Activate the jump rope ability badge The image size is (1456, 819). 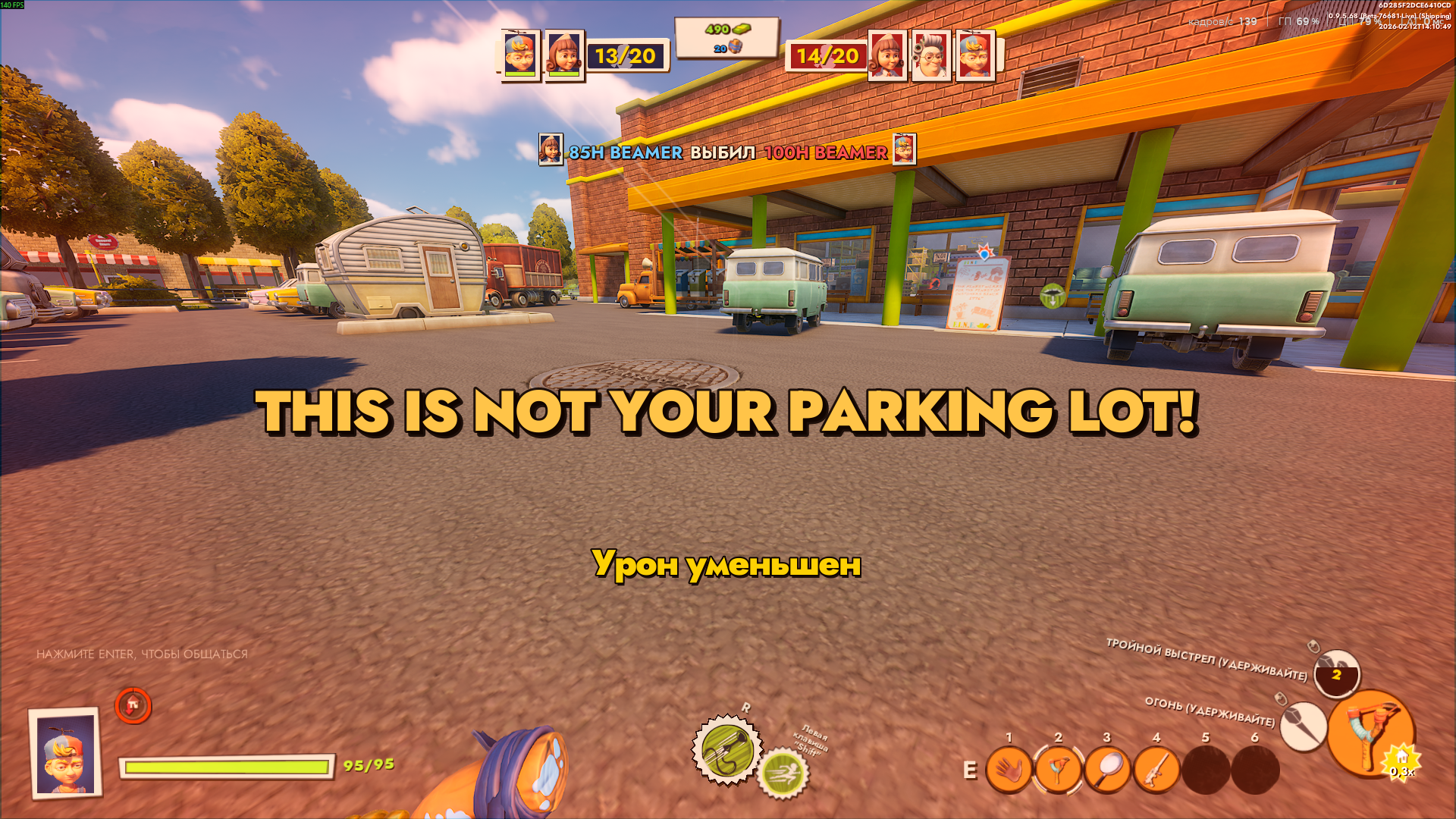(x=726, y=750)
